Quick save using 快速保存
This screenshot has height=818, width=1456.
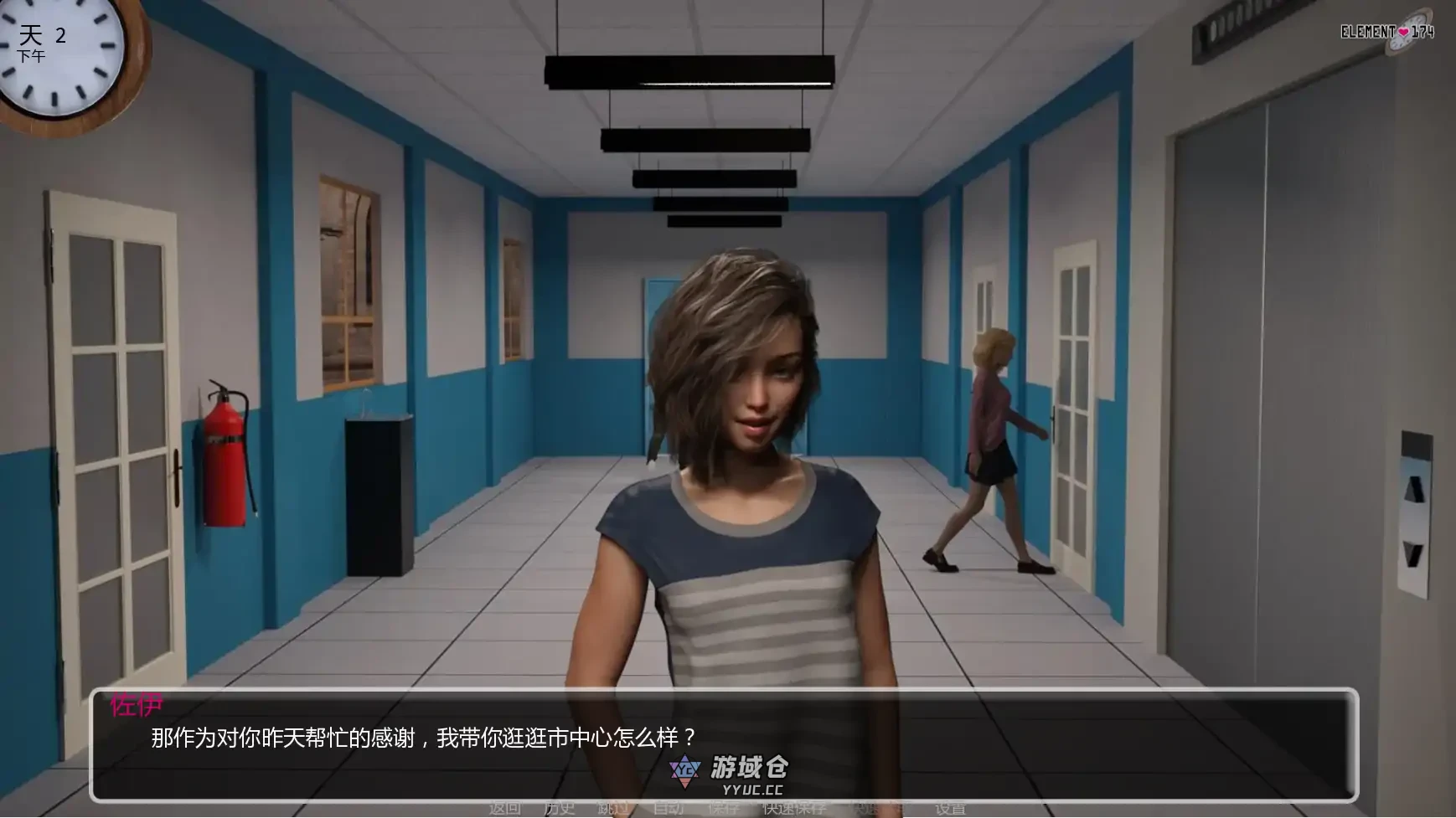click(794, 808)
